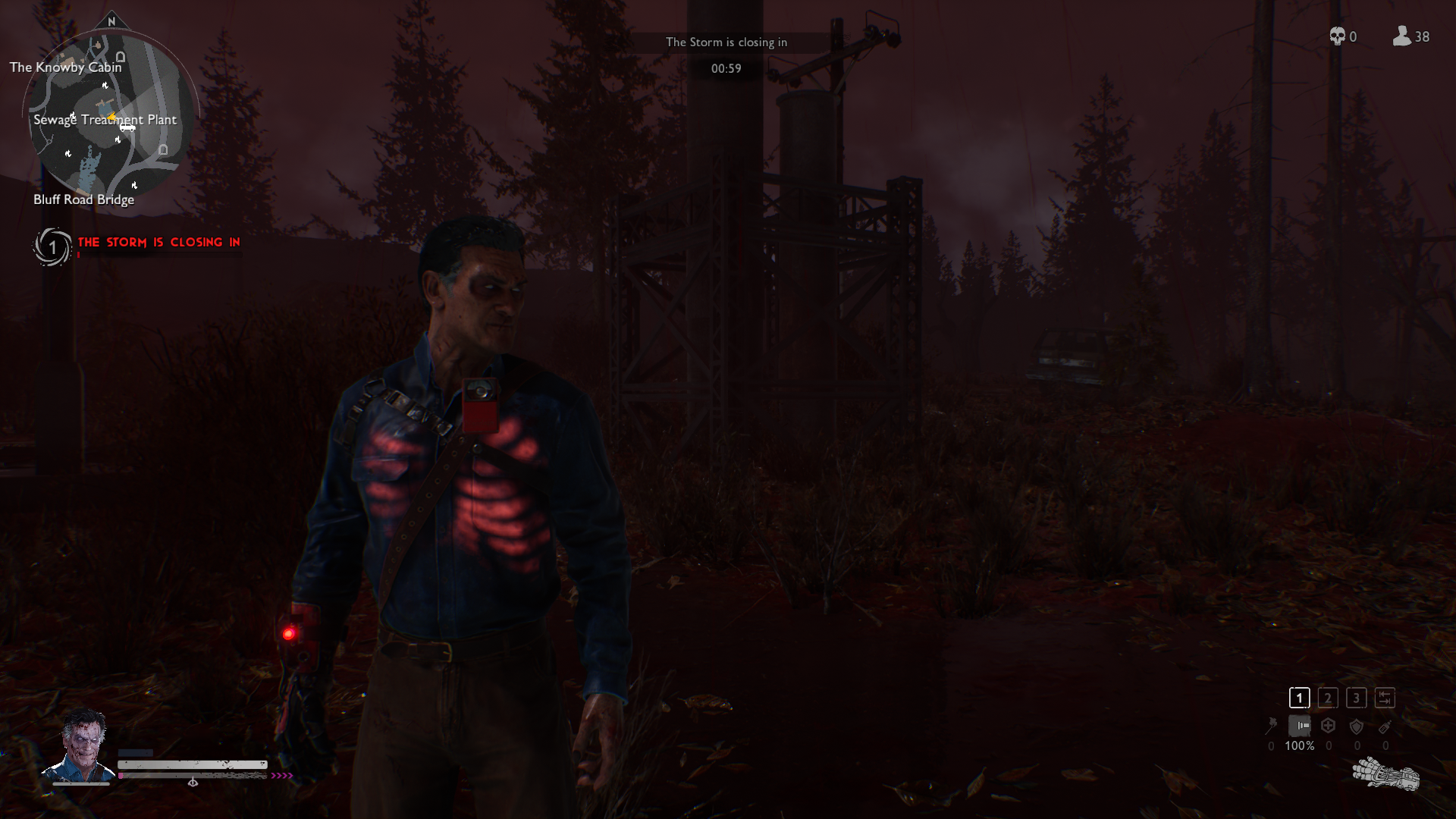The width and height of the screenshot is (1456, 819).
Task: Select the shield amulet icon
Action: click(1357, 726)
